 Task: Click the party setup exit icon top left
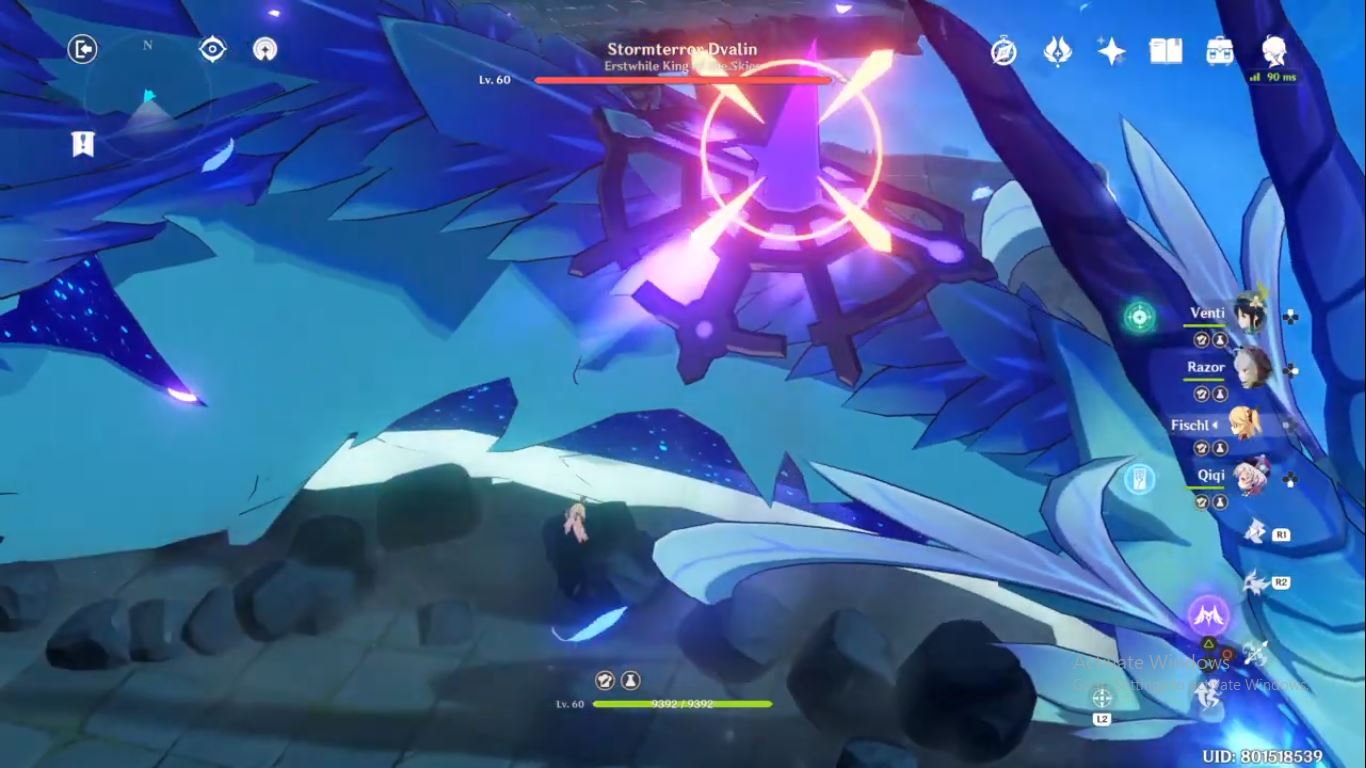(83, 50)
